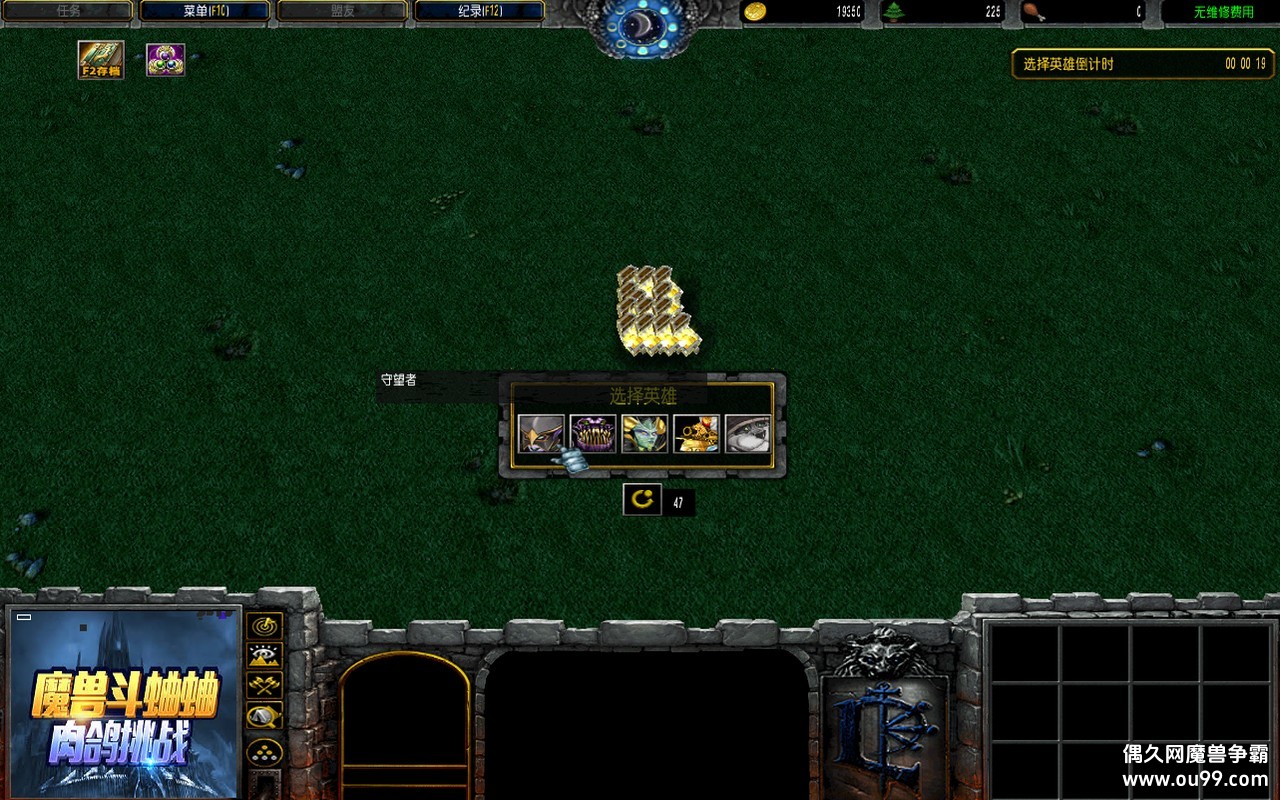Click the formation toggle button
Viewport: 1280px width, 800px height.
(265, 752)
